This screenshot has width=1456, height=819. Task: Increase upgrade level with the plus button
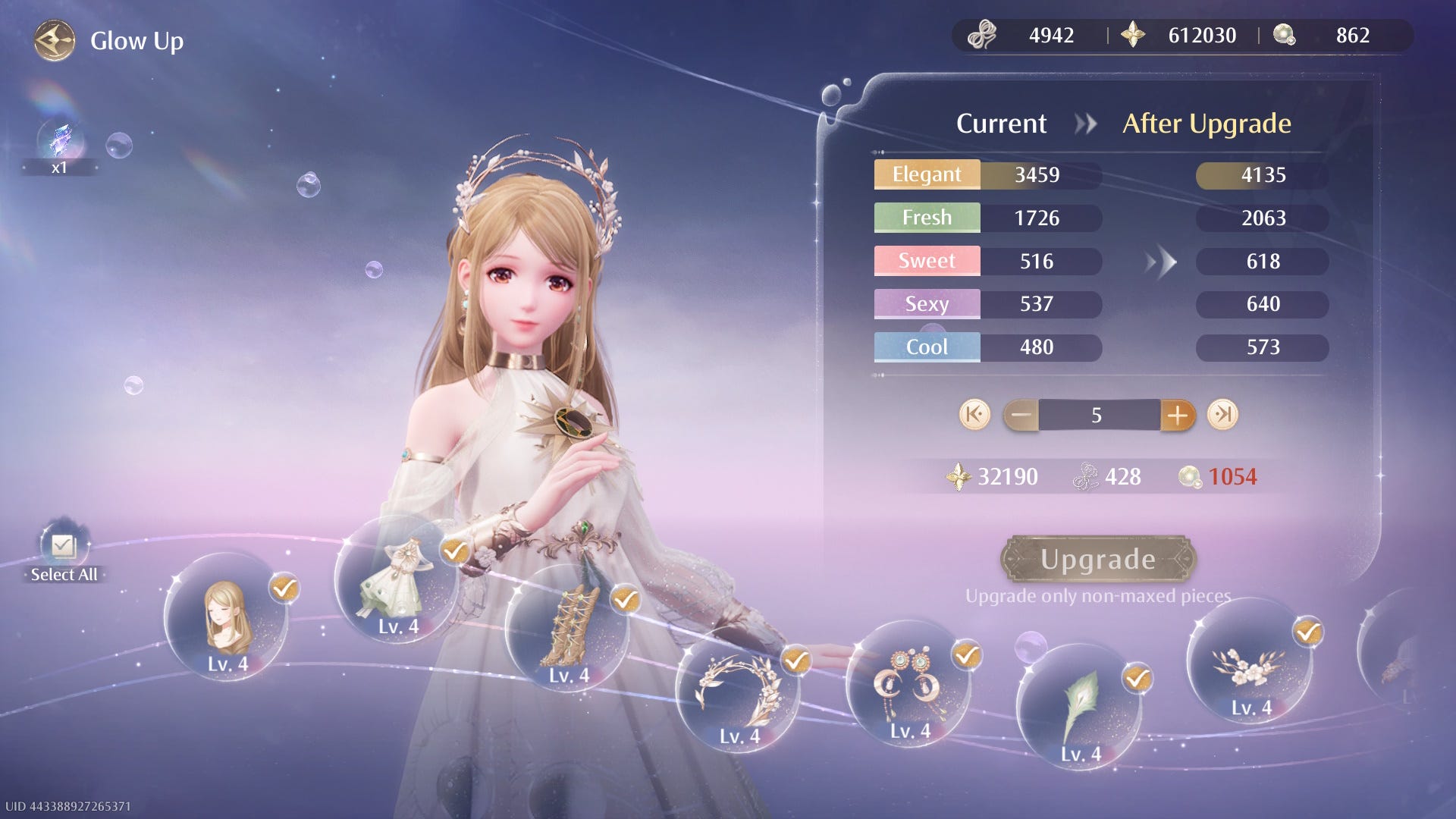tap(1177, 415)
